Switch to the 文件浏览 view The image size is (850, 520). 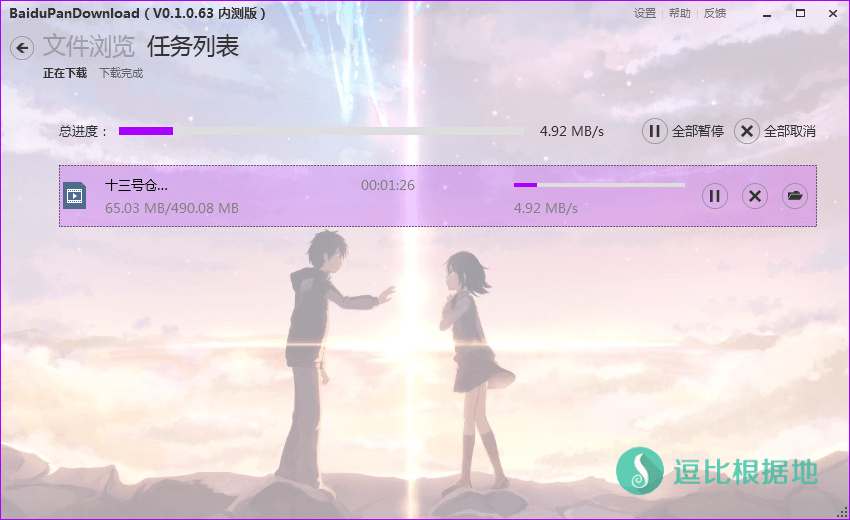[88, 47]
